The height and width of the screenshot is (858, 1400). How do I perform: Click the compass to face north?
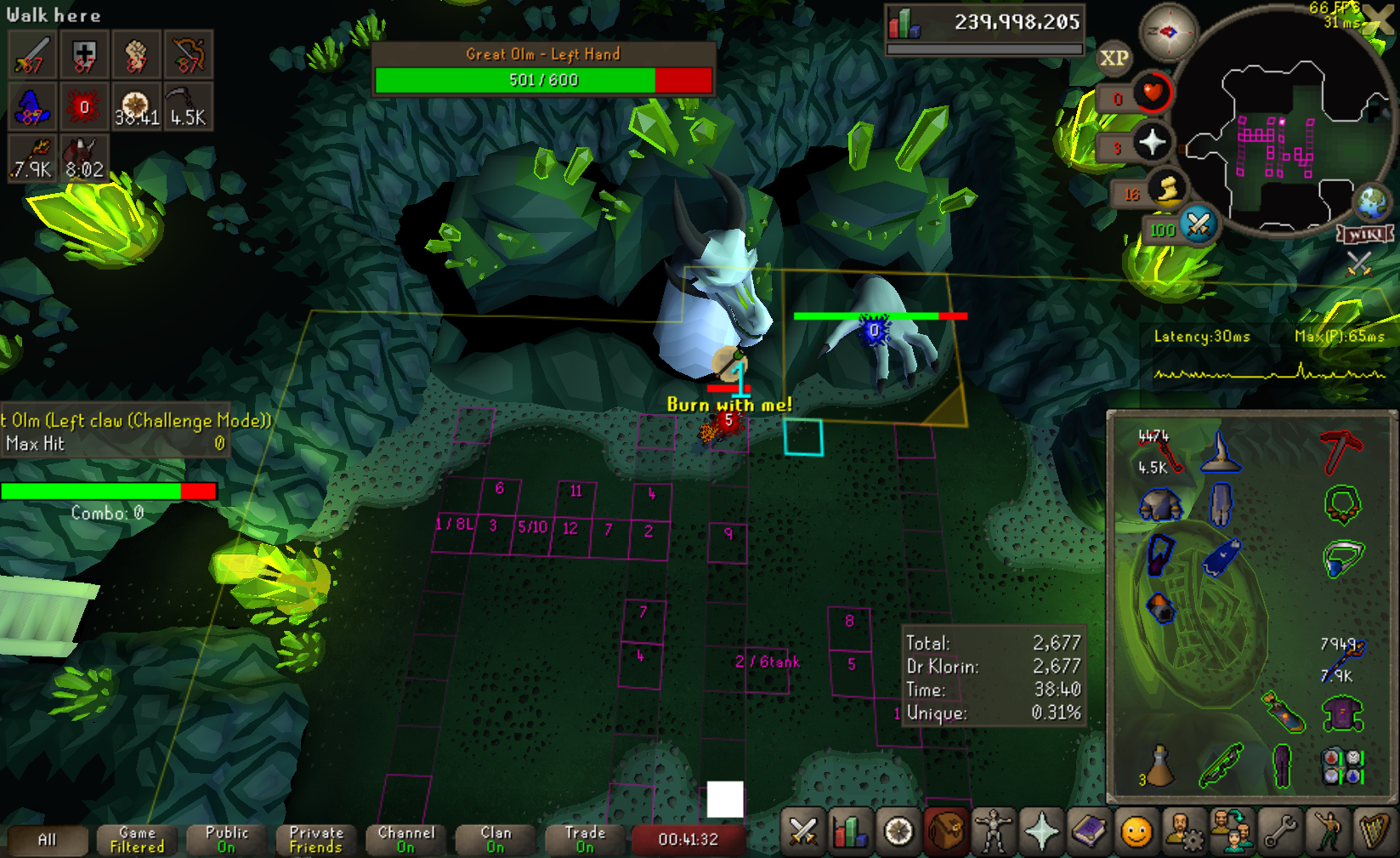[x=1168, y=32]
